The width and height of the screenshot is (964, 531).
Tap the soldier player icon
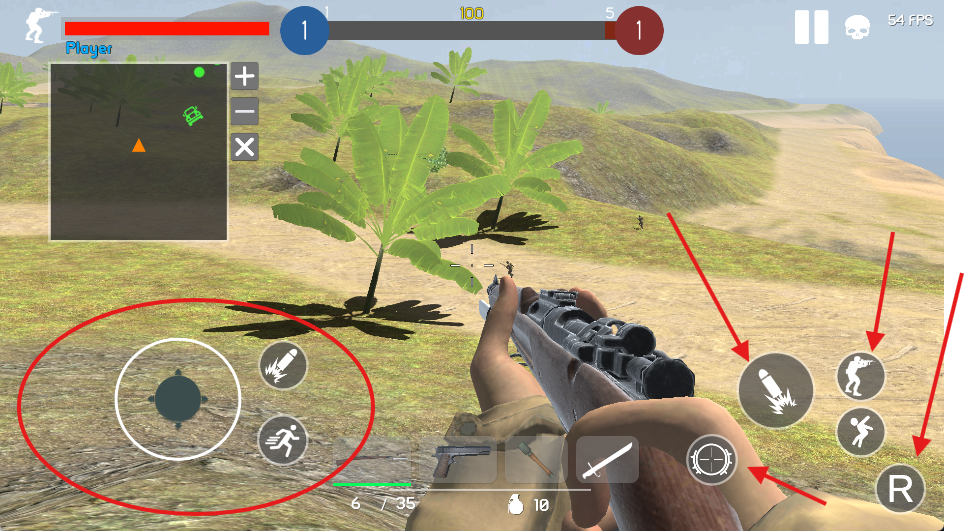pyautogui.click(x=41, y=25)
